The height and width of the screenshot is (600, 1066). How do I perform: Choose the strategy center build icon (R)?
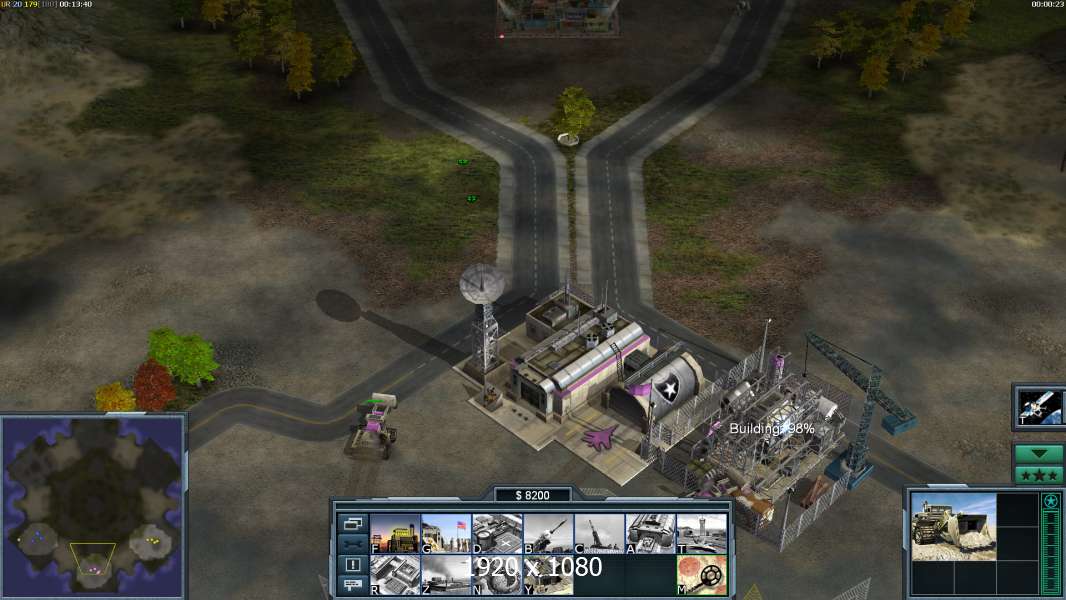[x=395, y=575]
